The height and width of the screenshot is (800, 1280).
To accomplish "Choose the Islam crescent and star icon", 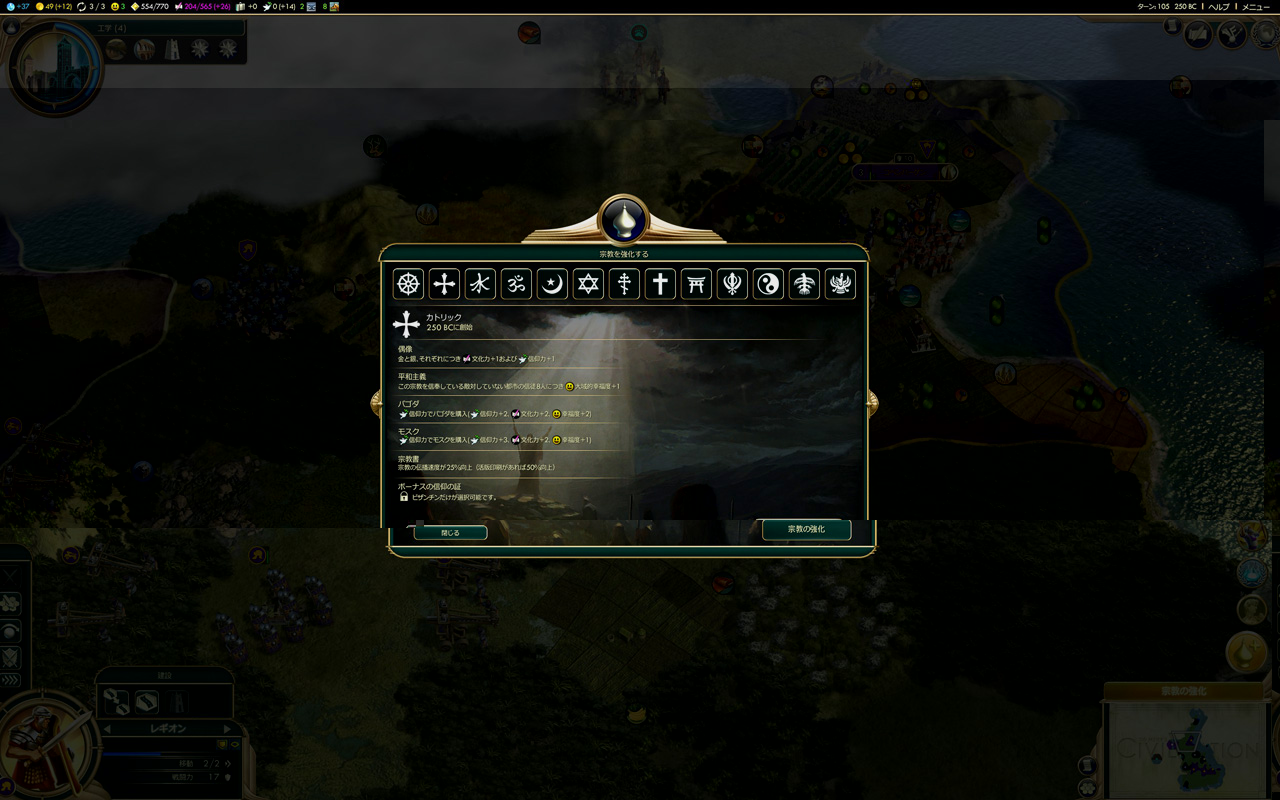I will pyautogui.click(x=552, y=284).
